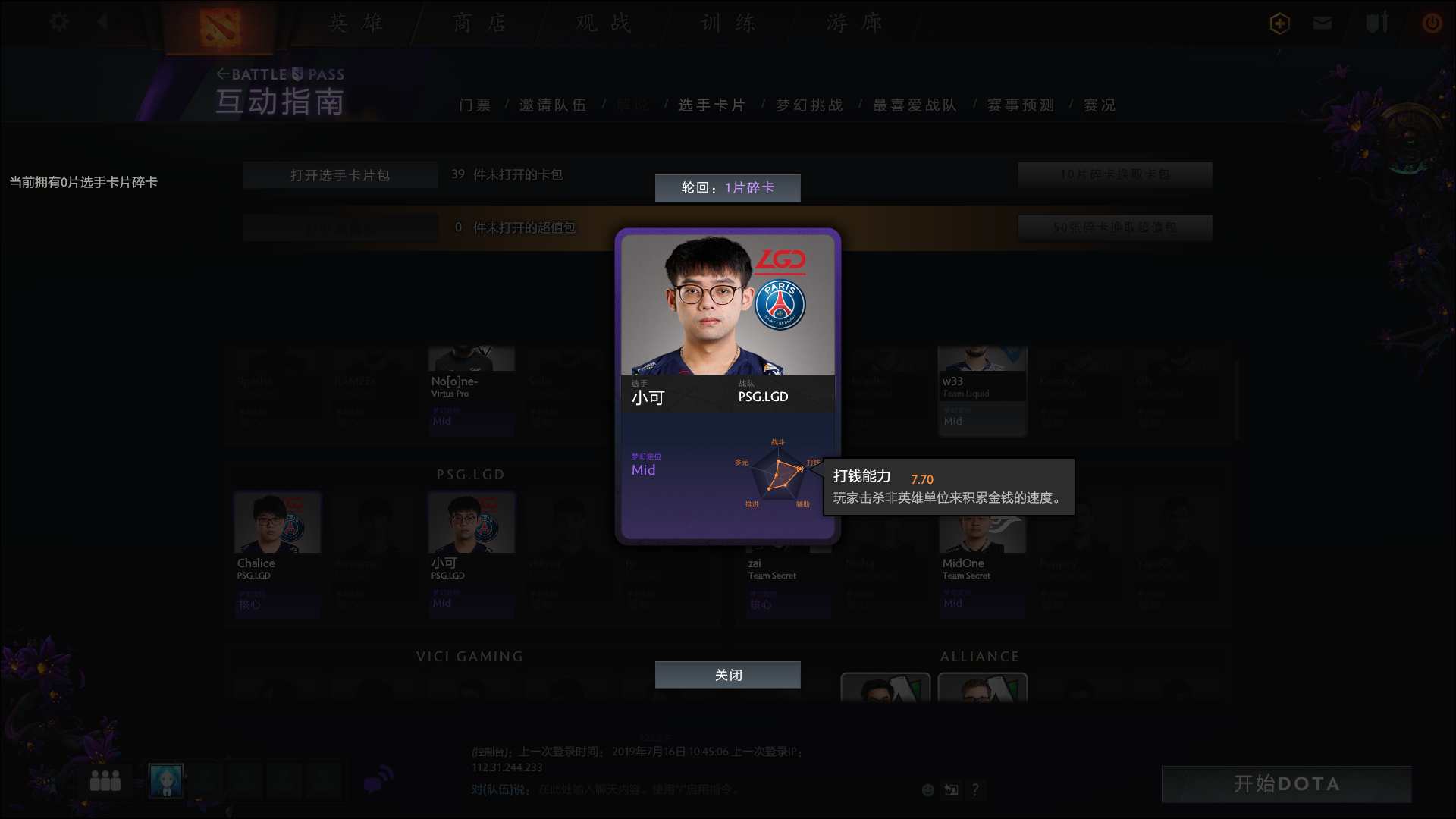
Task: Open the friends list icon bottom left
Action: (x=106, y=780)
